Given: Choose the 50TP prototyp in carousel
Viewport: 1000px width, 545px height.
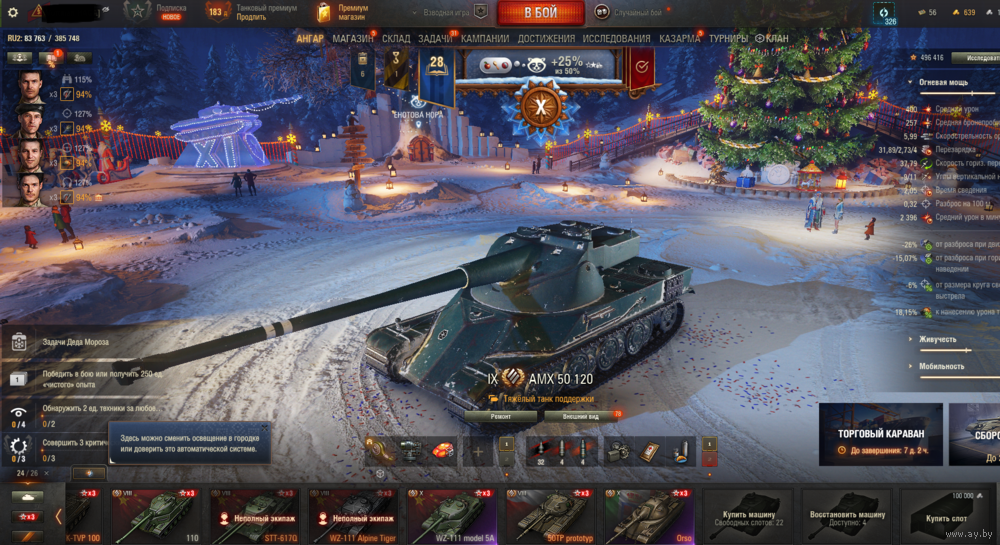Looking at the screenshot, I should 549,514.
